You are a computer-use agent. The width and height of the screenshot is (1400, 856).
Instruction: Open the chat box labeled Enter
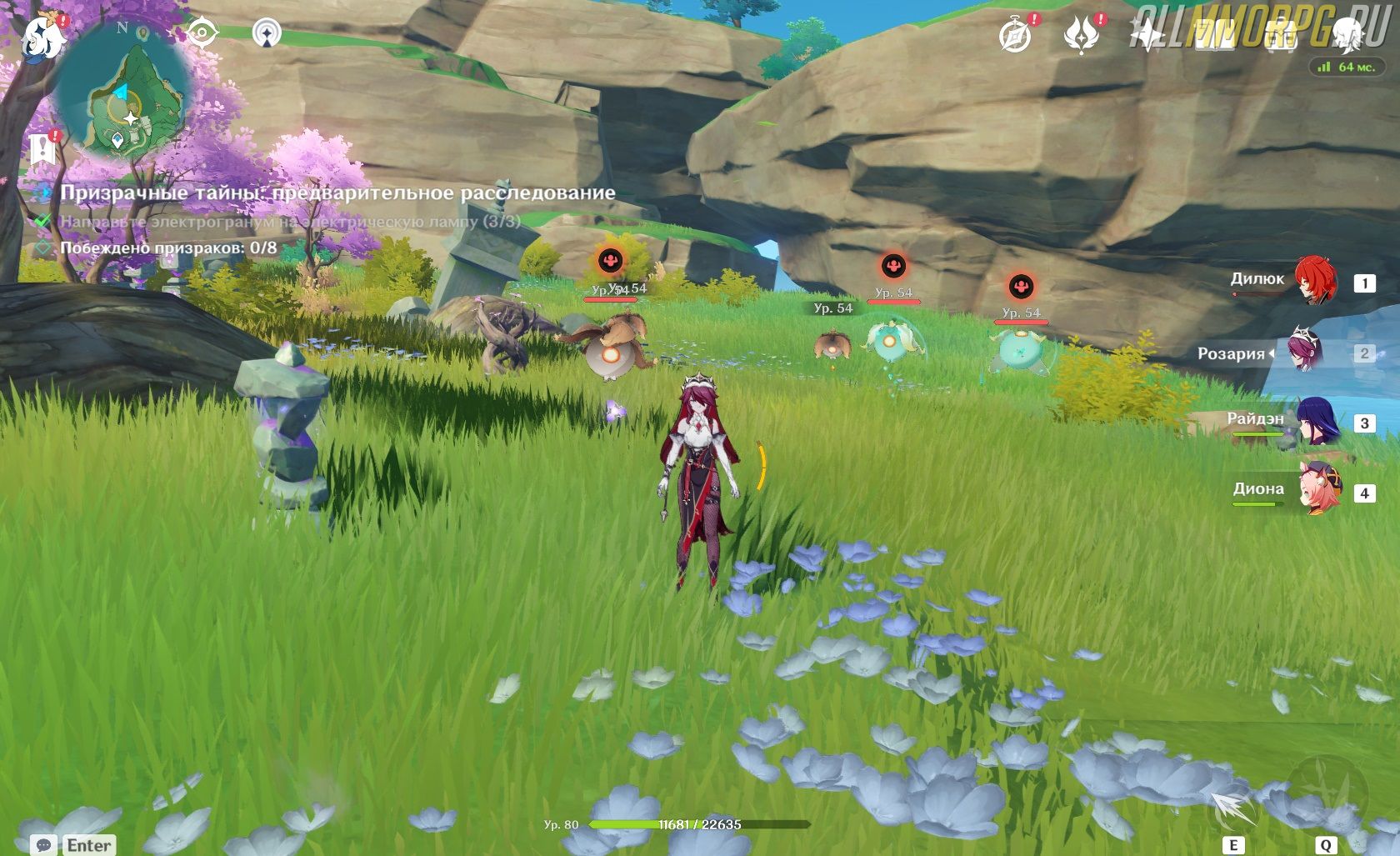pyautogui.click(x=73, y=844)
